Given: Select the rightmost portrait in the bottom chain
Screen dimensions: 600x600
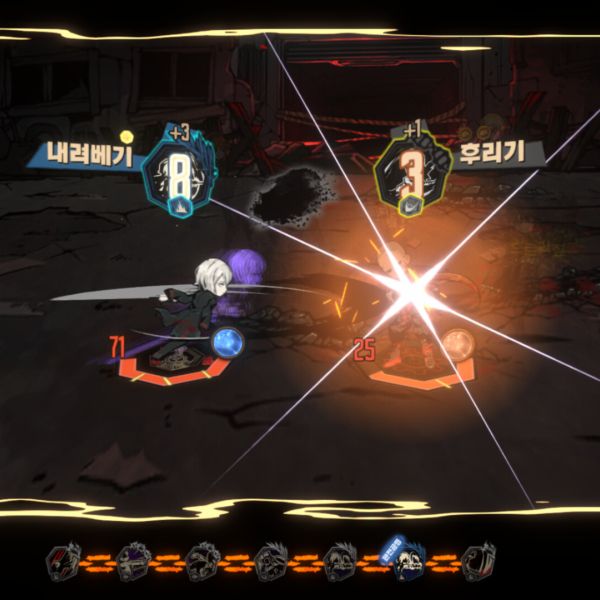Looking at the screenshot, I should [480, 561].
